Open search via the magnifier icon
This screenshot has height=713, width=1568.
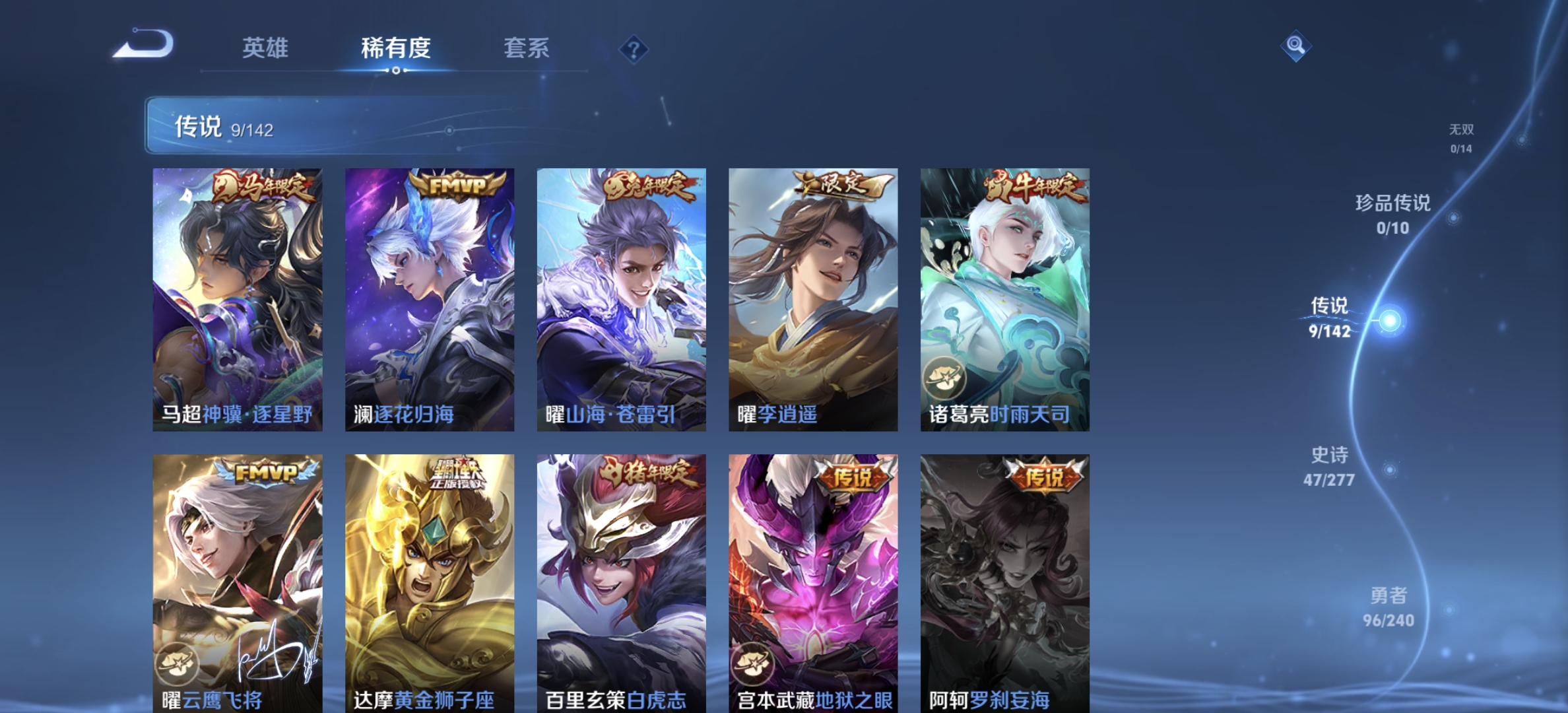pos(1297,45)
